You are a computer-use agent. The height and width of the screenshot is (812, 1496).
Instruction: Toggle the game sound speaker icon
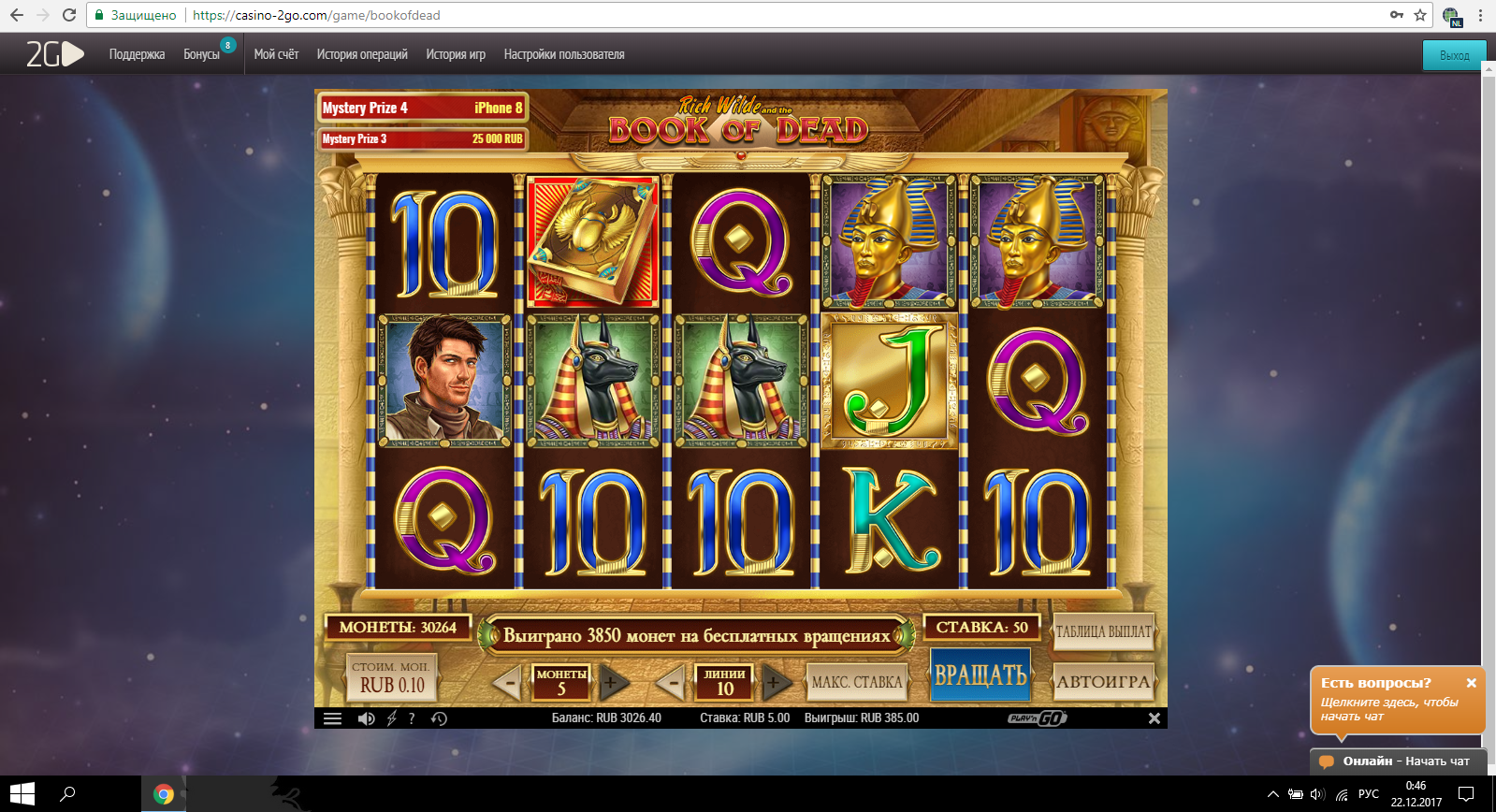click(366, 718)
